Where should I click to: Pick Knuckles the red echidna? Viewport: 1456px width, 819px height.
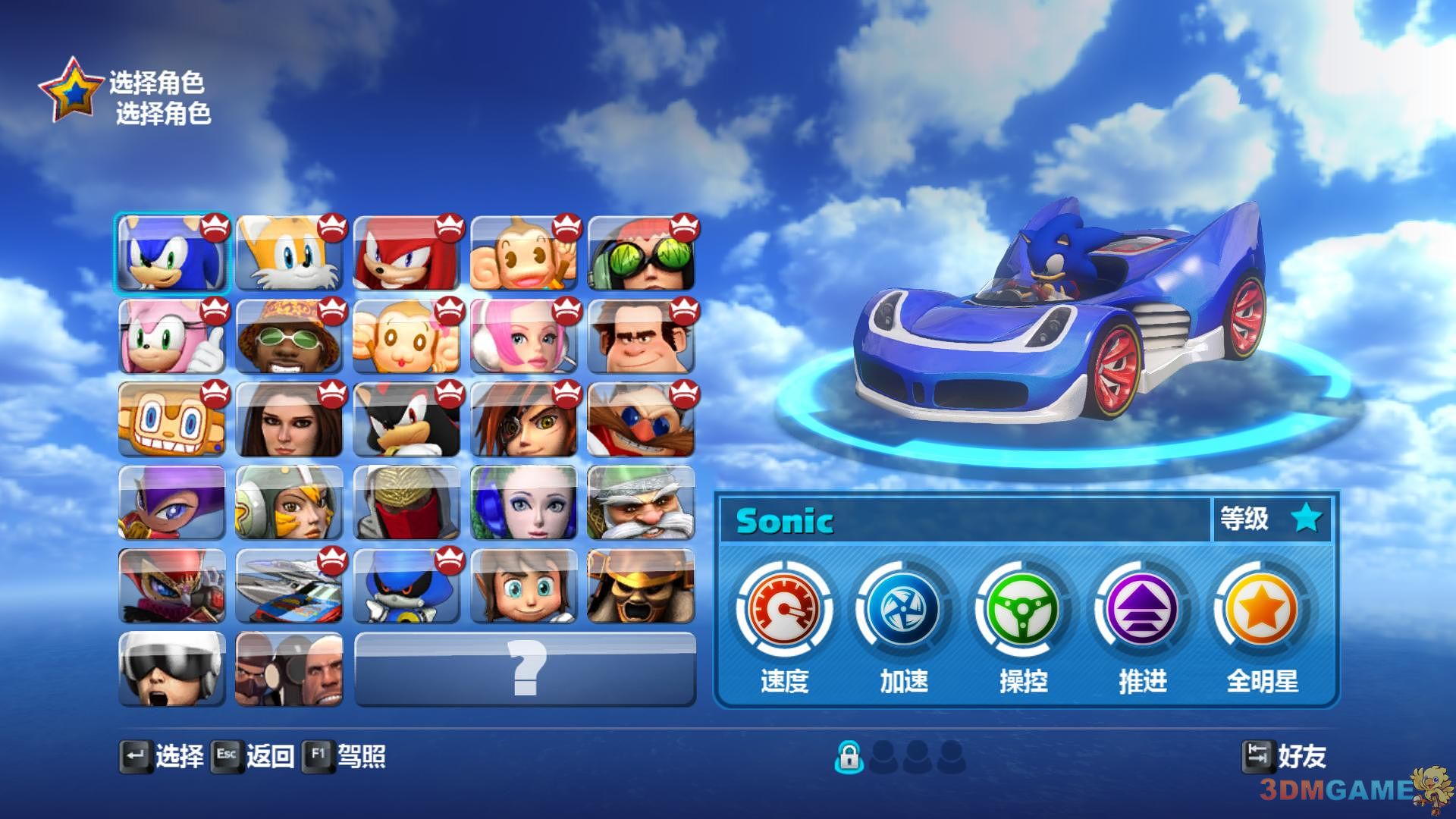click(406, 253)
